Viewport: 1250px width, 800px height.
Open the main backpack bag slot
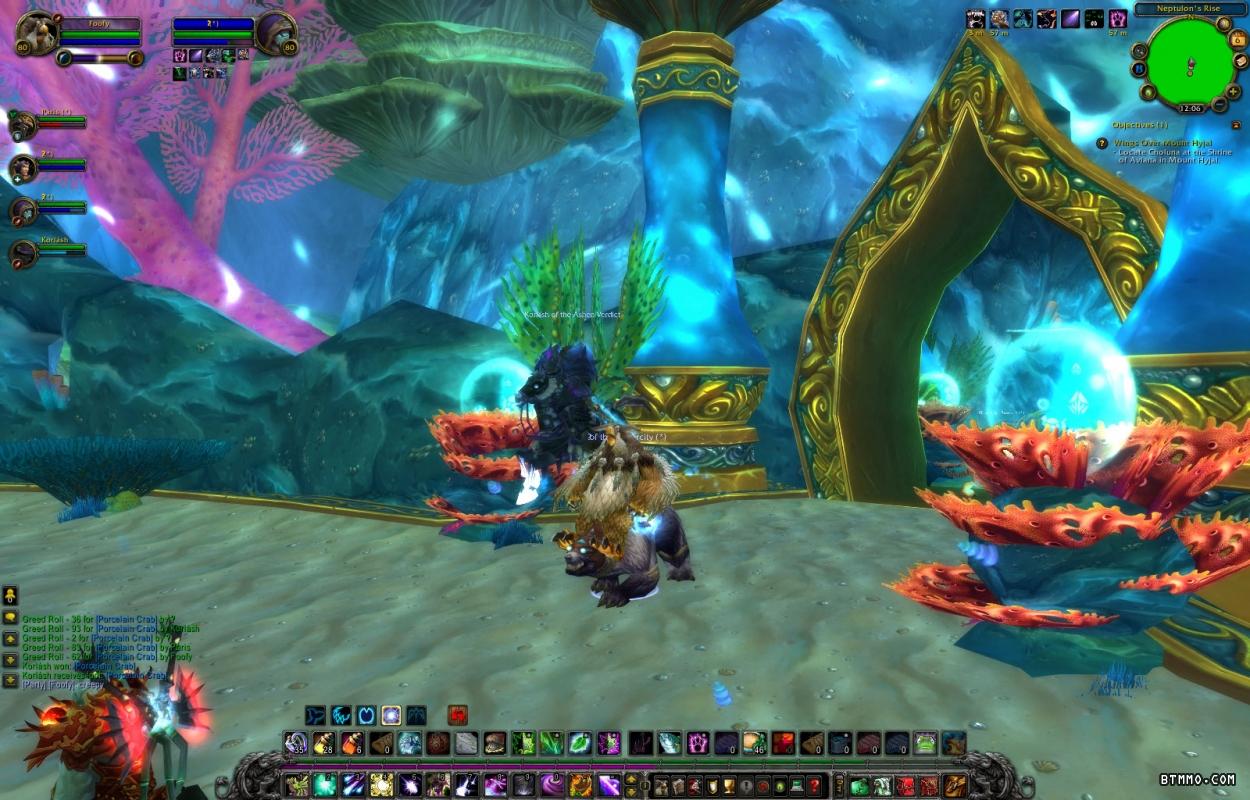click(x=955, y=785)
